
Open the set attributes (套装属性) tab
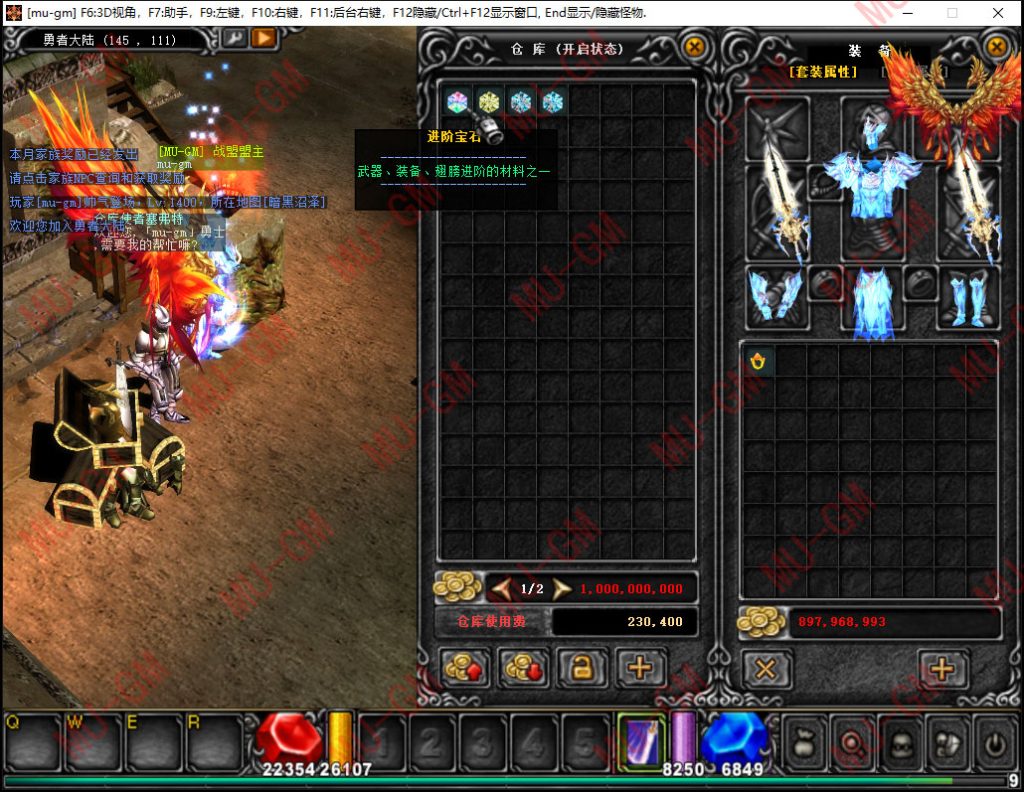pyautogui.click(x=823, y=72)
